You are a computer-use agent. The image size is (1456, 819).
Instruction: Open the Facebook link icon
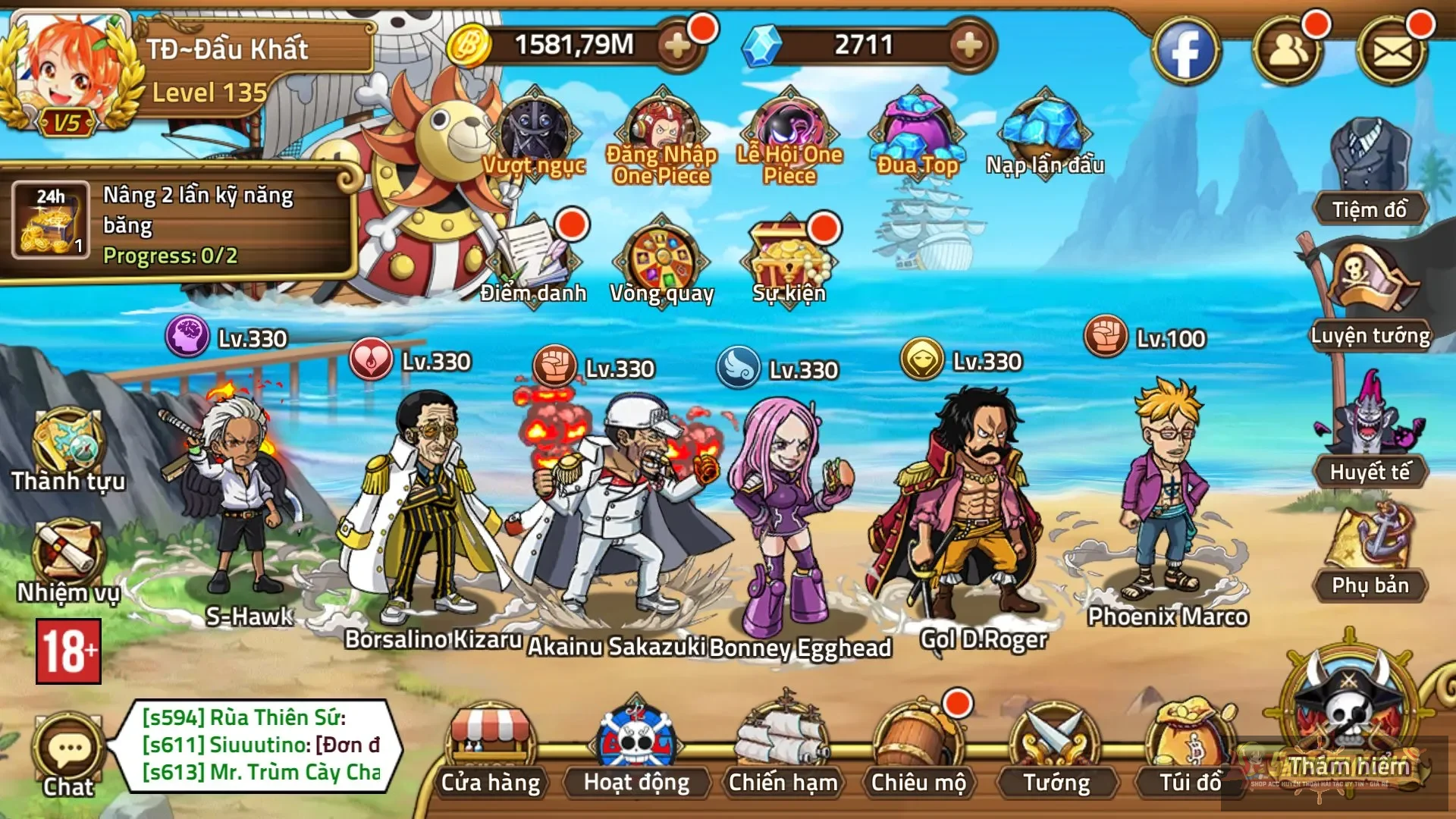1185,52
